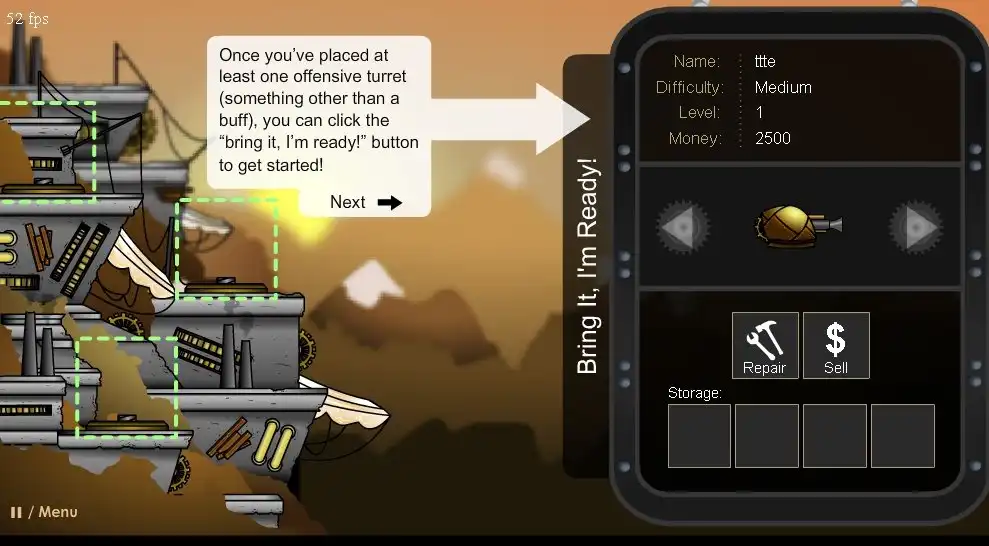Activate the Repair tool button

pos(765,345)
